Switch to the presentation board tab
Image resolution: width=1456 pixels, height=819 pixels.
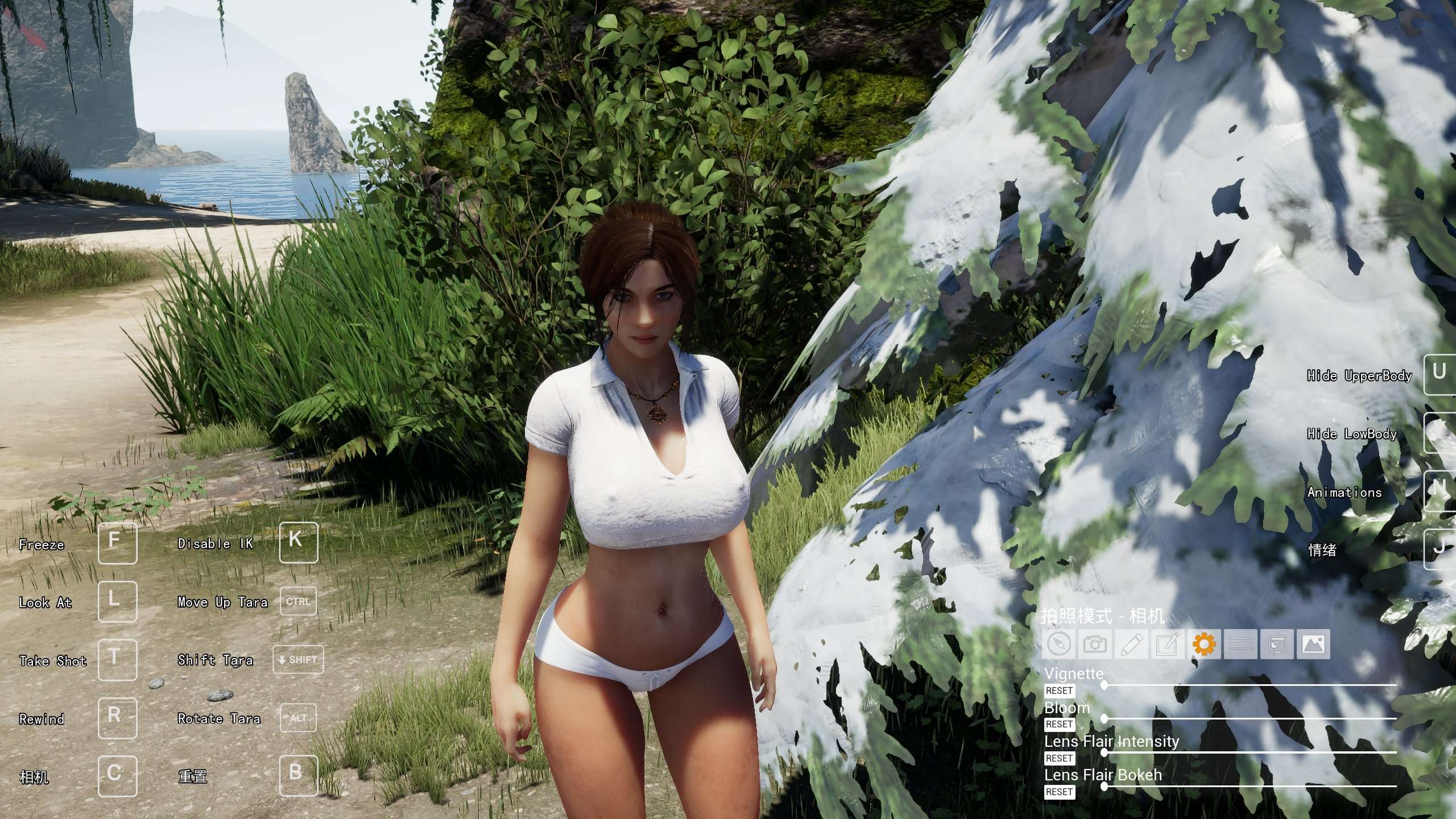click(1277, 644)
